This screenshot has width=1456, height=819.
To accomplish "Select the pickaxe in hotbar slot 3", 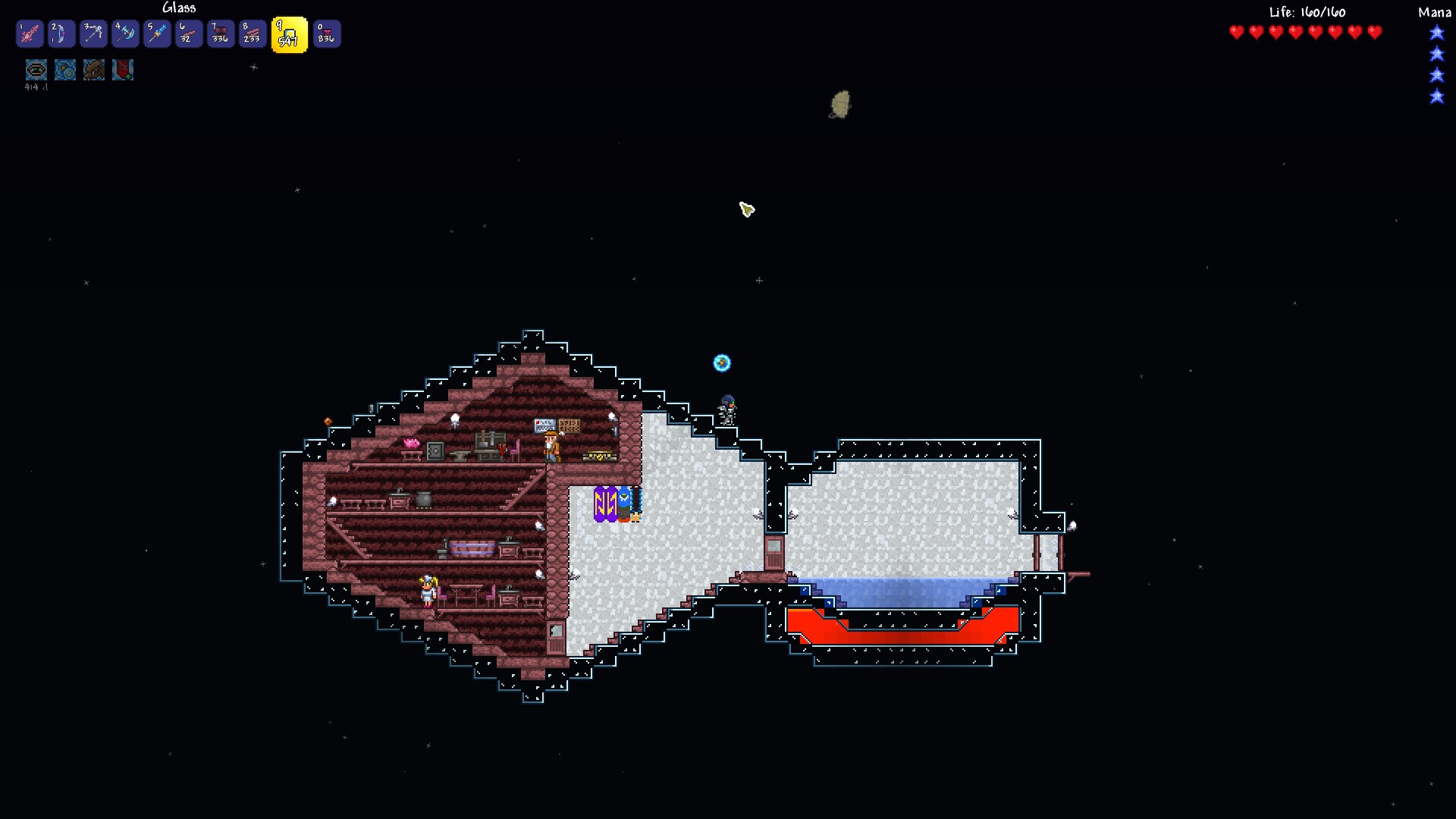I will [93, 33].
